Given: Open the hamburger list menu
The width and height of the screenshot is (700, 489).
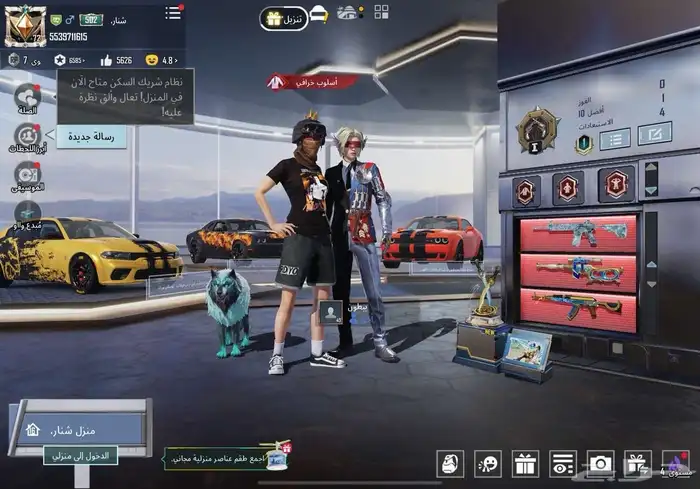Looking at the screenshot, I should click(173, 13).
